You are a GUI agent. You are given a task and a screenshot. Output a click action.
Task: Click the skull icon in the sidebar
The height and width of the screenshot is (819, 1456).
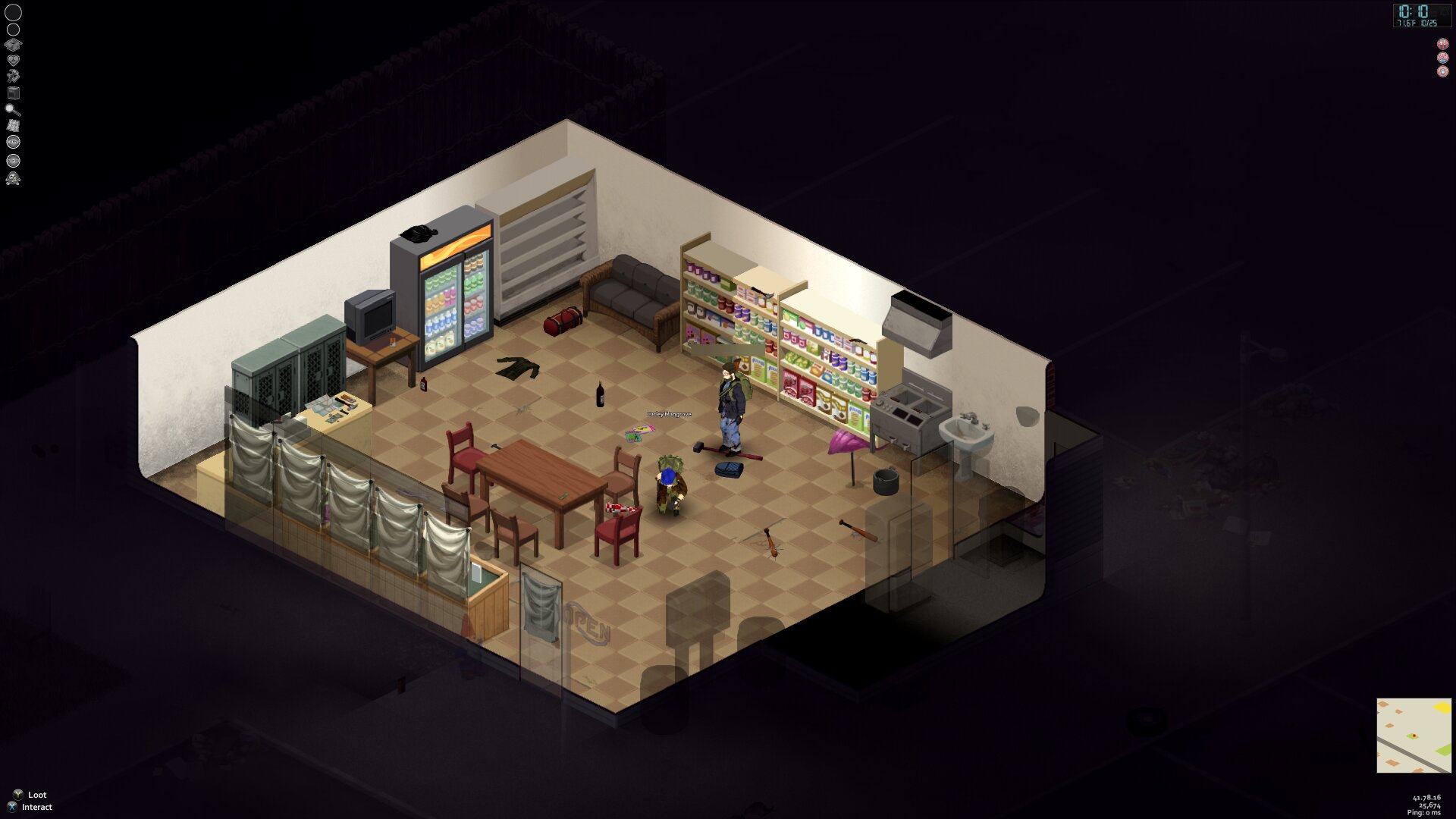coord(13,179)
